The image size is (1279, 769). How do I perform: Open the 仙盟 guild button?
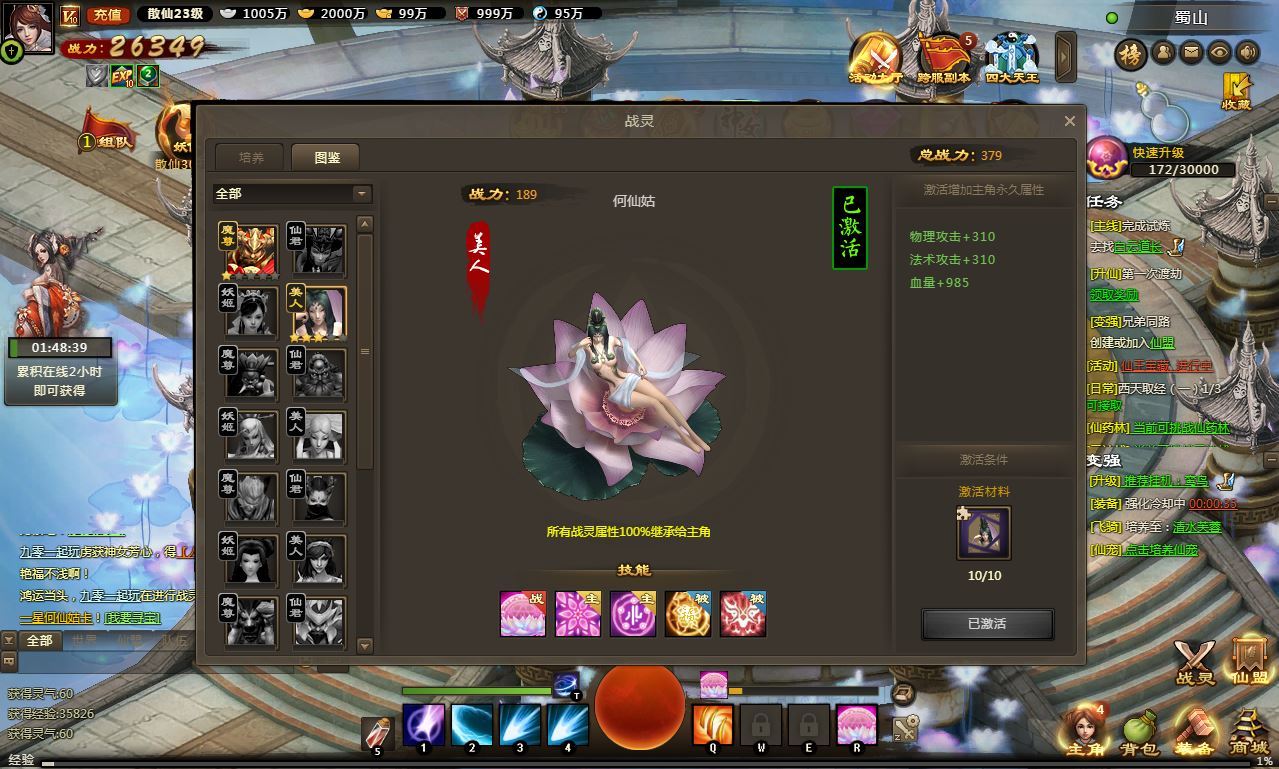click(1249, 661)
